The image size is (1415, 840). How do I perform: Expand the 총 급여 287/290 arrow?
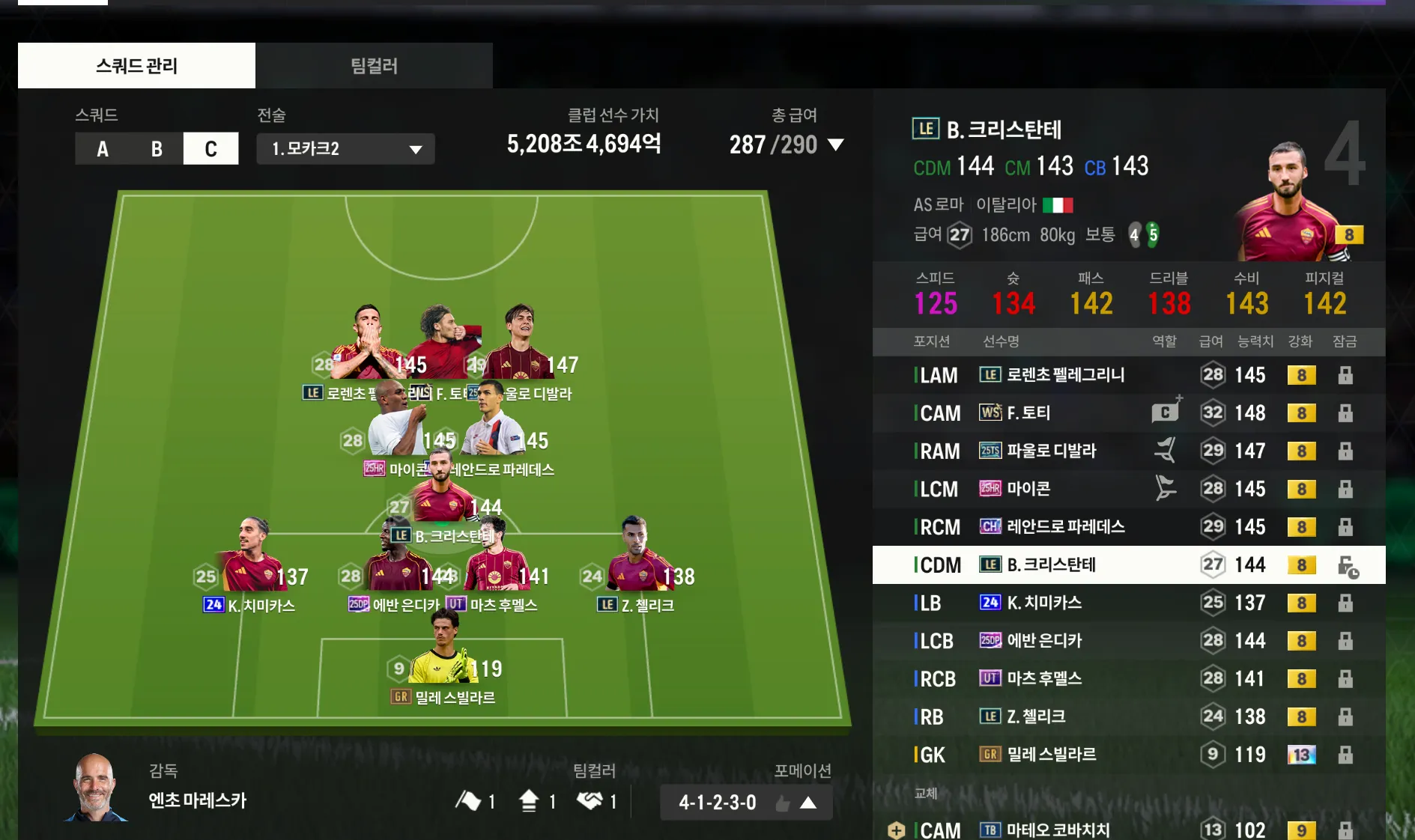click(x=836, y=144)
